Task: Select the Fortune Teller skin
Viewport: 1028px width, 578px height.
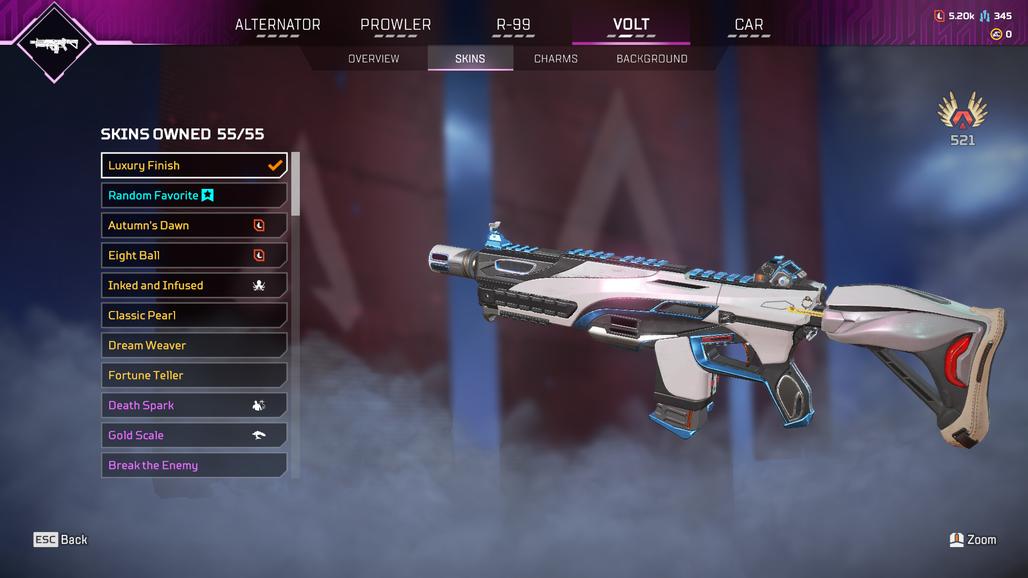Action: 194,375
